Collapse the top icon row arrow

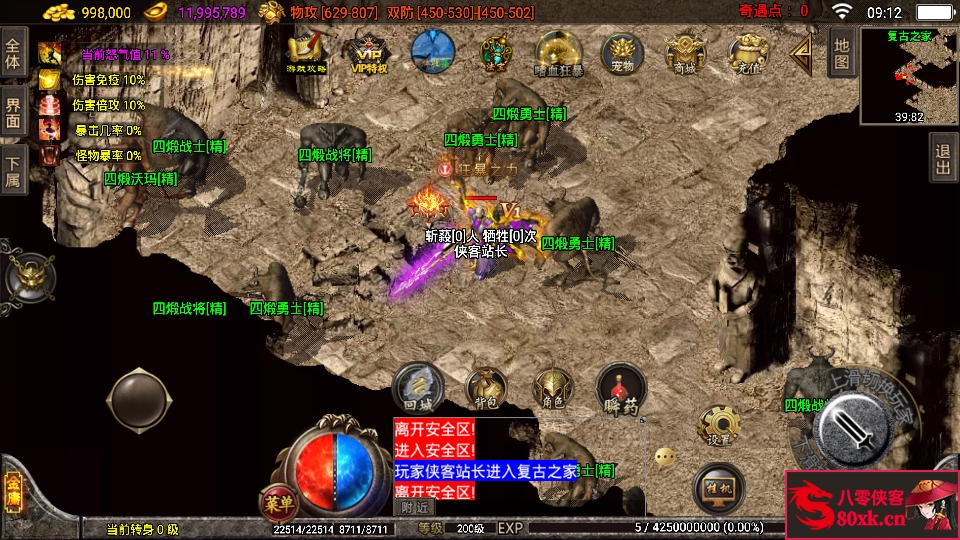click(x=801, y=52)
